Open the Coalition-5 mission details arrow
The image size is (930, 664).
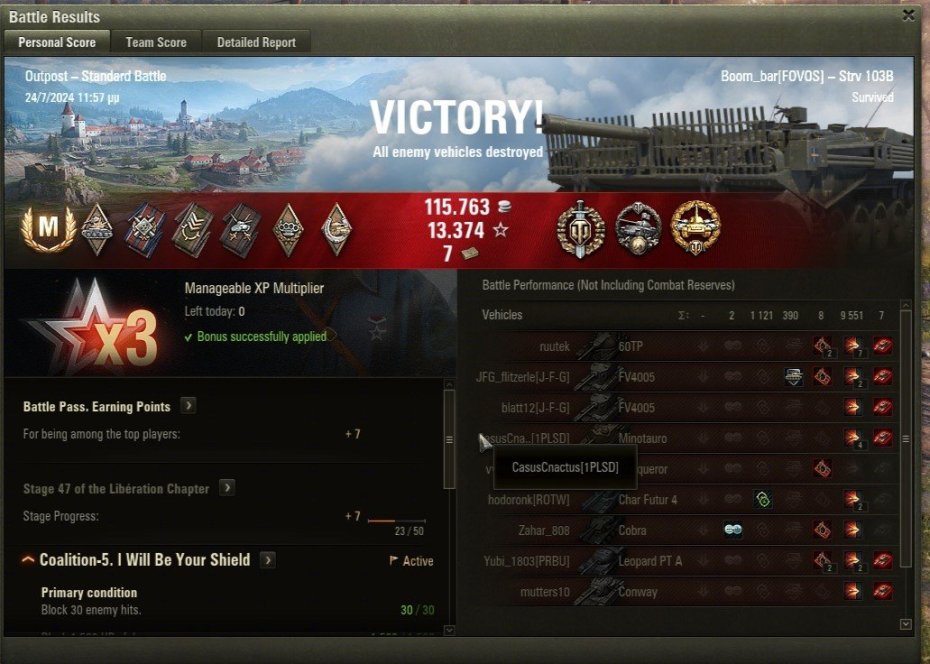268,560
